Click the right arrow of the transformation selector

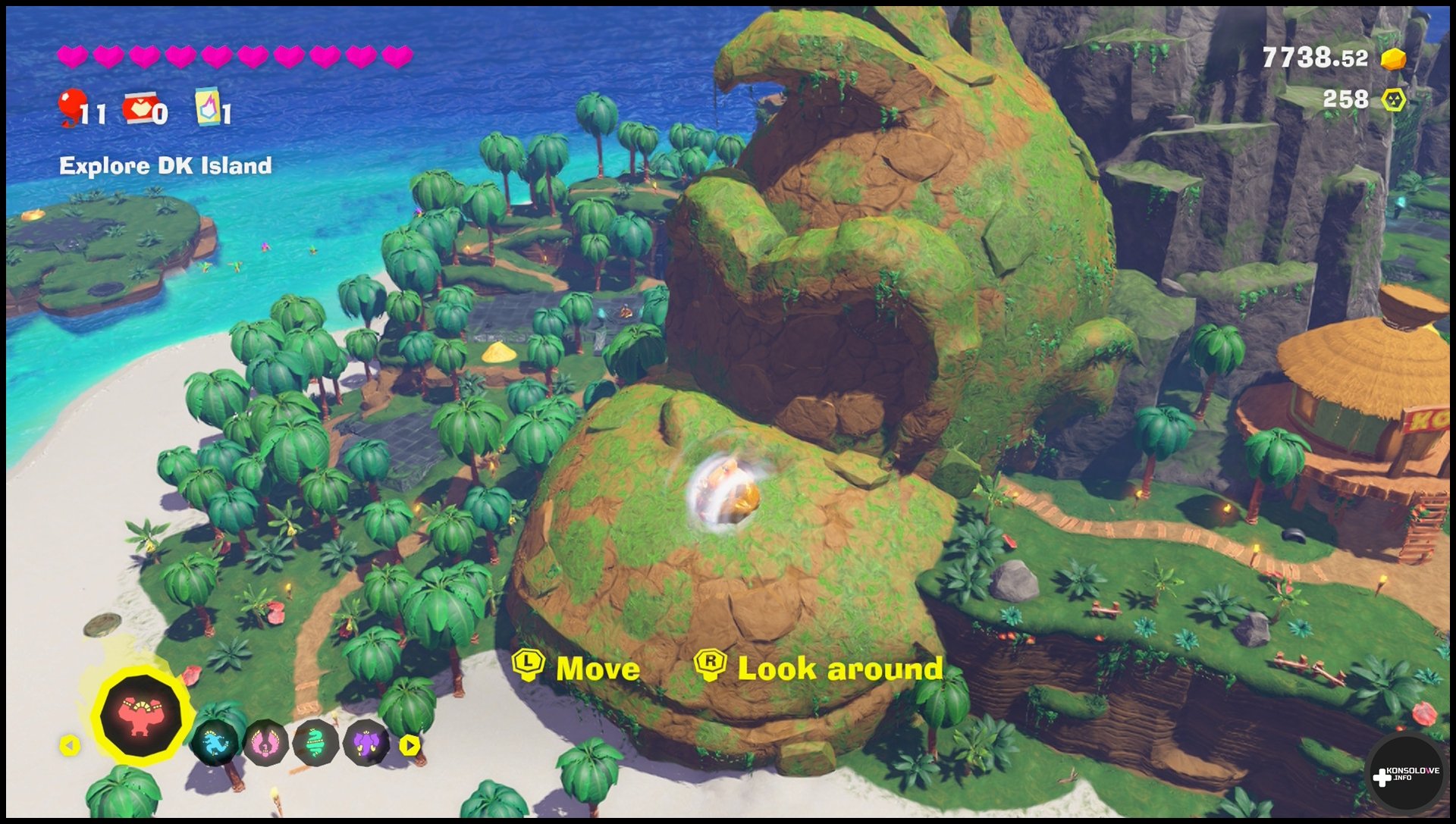point(410,746)
